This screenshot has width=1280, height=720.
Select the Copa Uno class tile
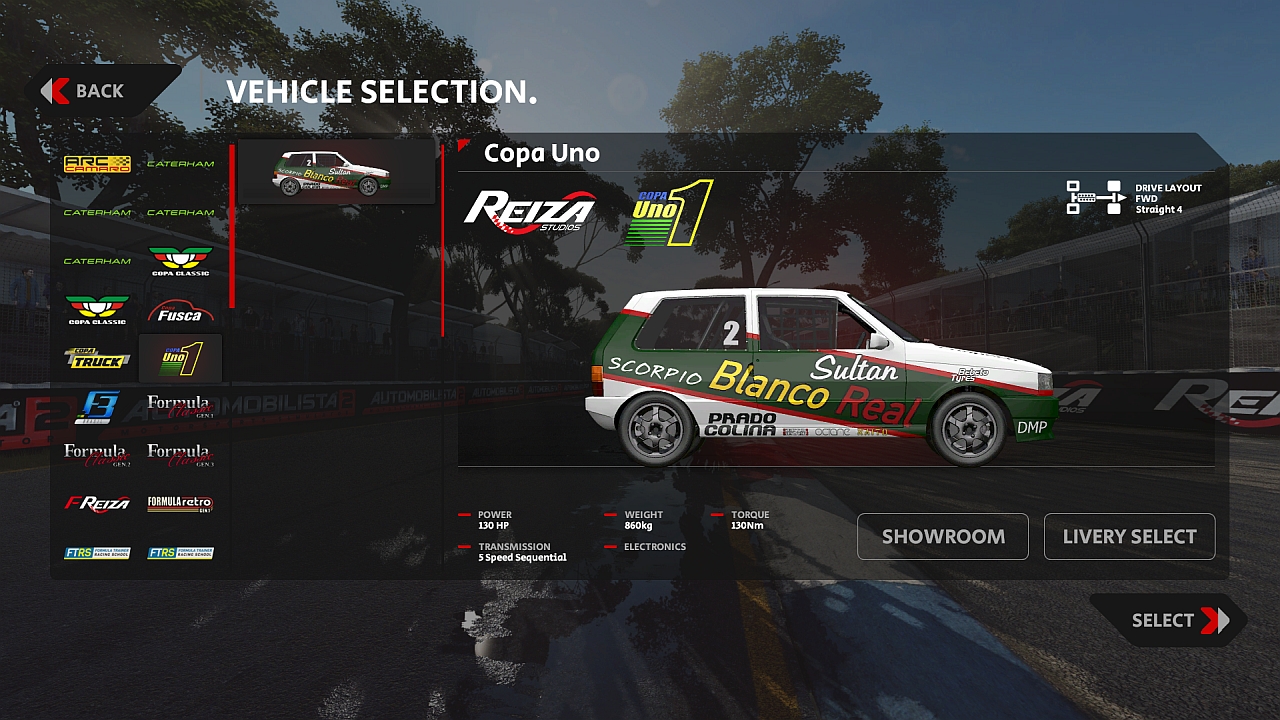[181, 358]
